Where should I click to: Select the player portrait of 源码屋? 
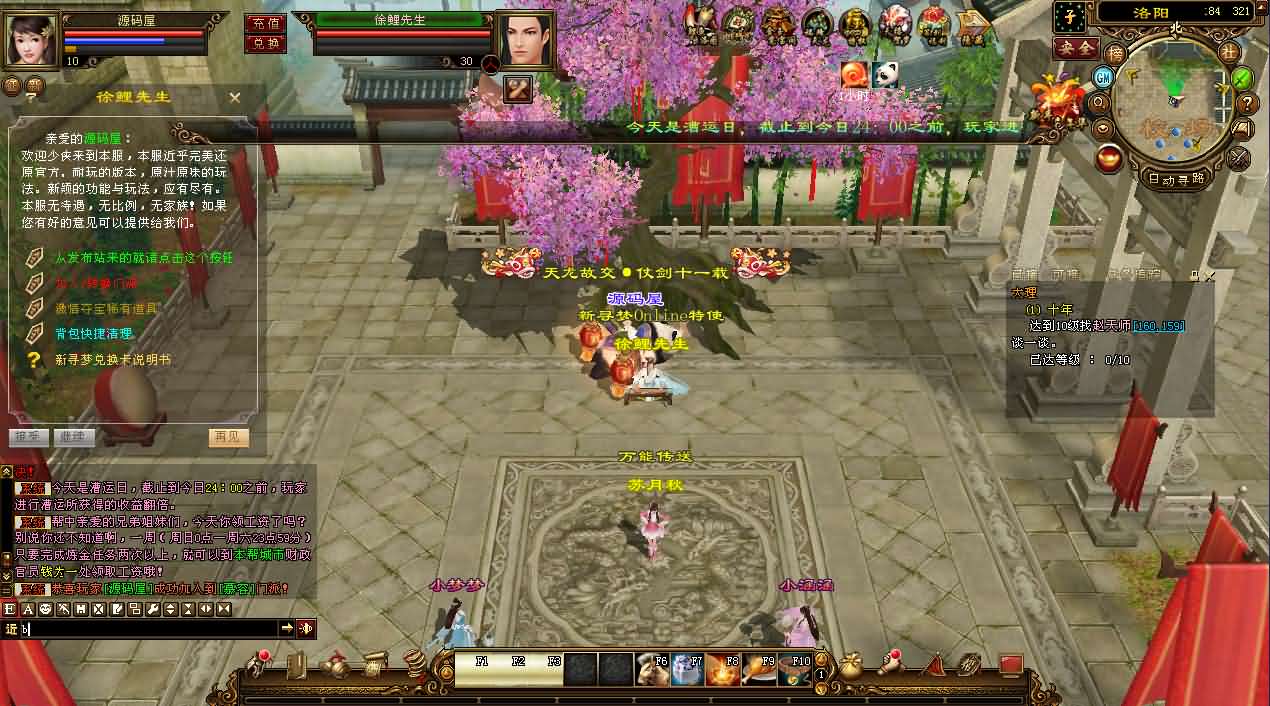click(32, 38)
